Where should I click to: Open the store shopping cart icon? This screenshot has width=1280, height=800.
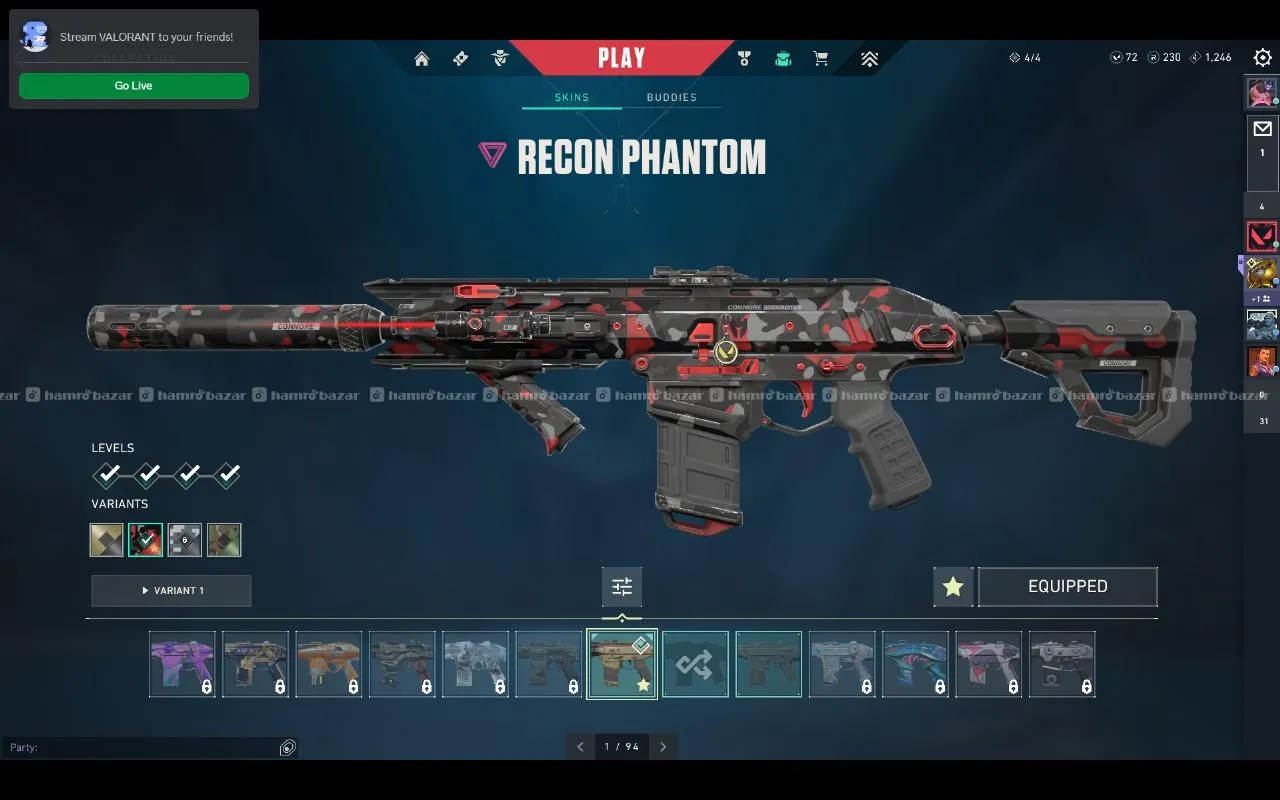[x=821, y=59]
